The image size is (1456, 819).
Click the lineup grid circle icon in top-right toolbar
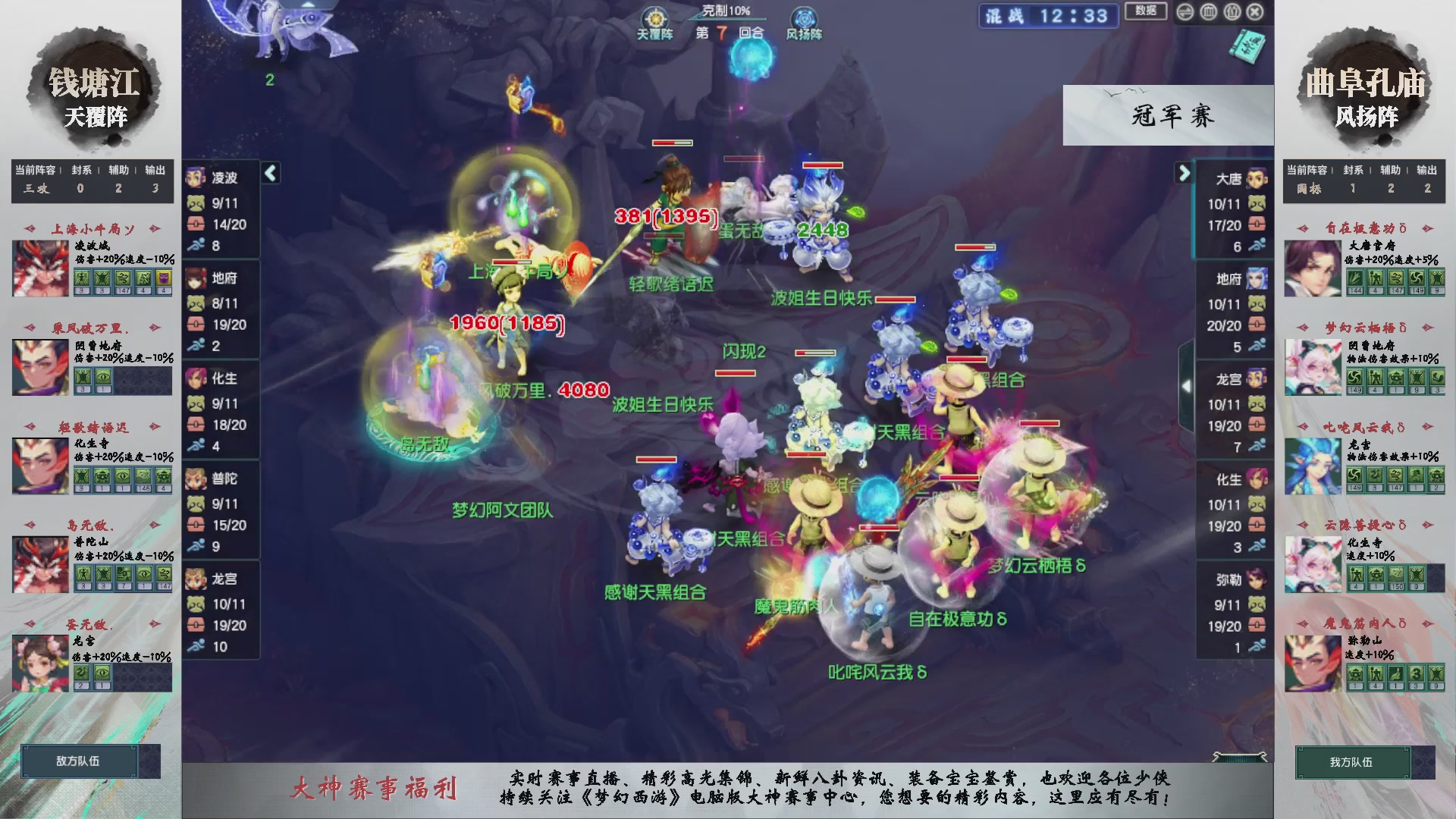[x=1208, y=12]
